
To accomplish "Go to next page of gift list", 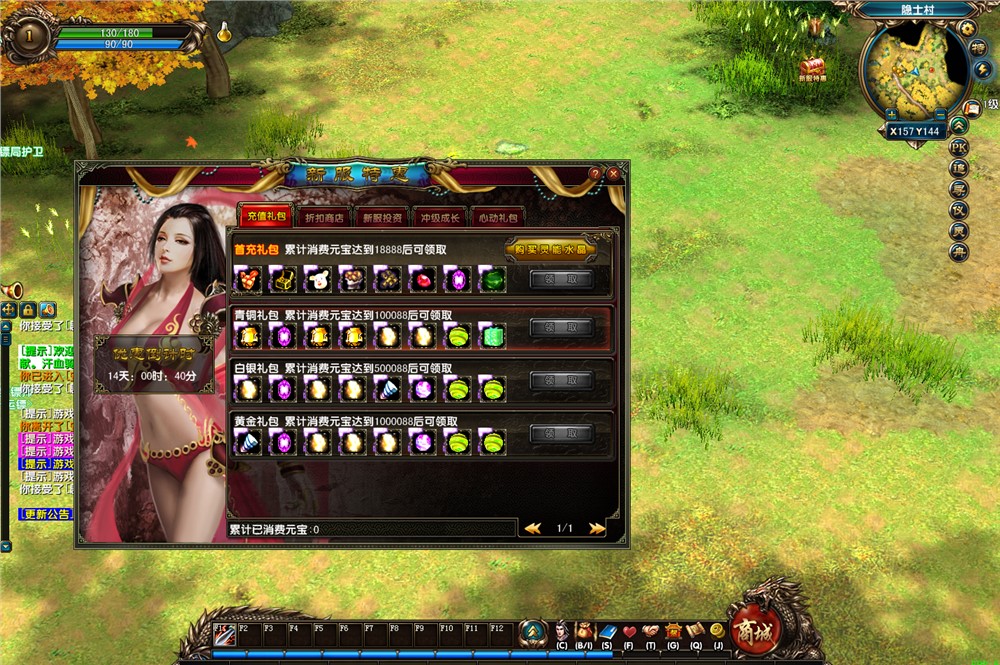I will [x=597, y=528].
